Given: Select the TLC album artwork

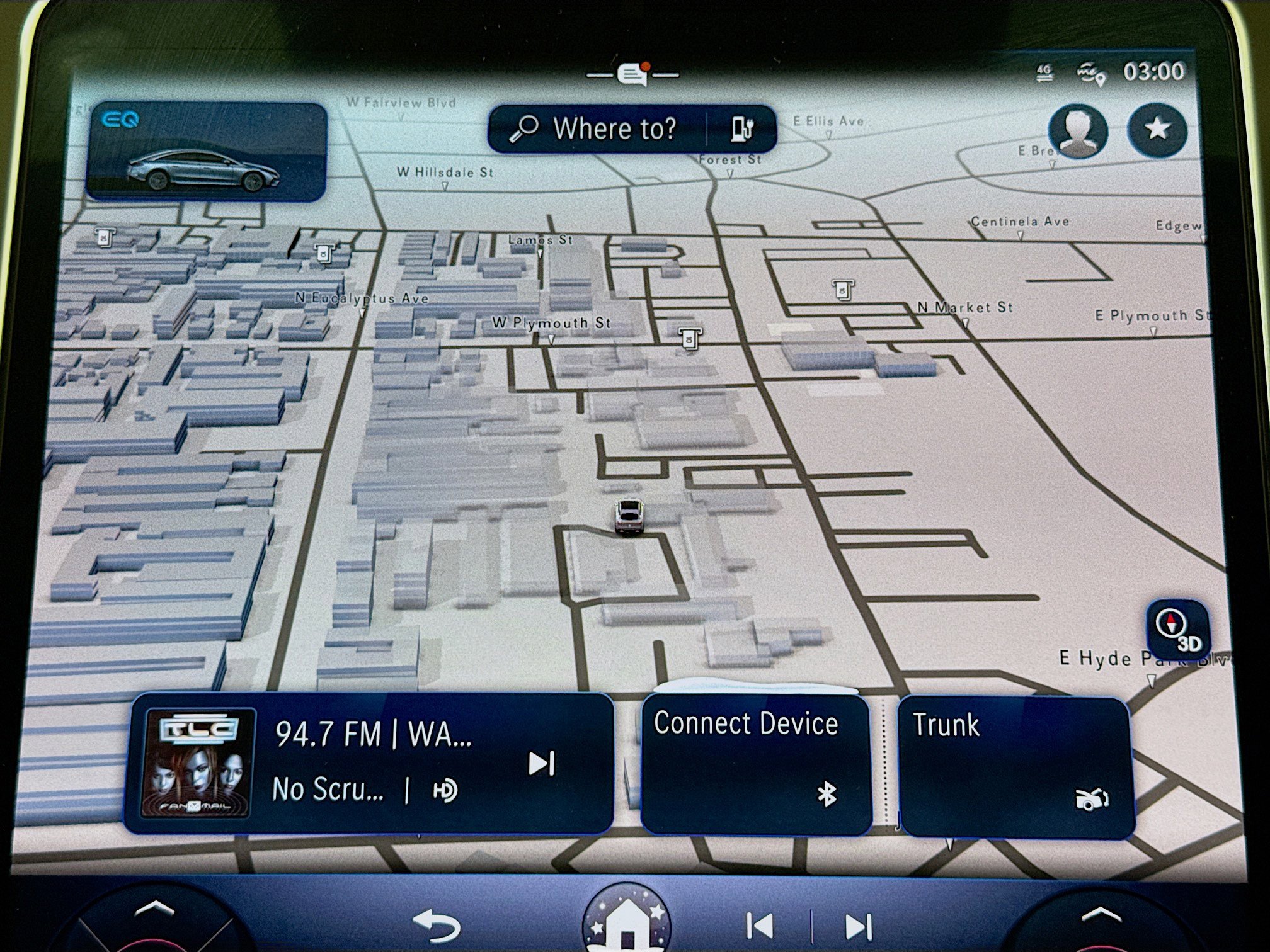Looking at the screenshot, I should pos(198,762).
